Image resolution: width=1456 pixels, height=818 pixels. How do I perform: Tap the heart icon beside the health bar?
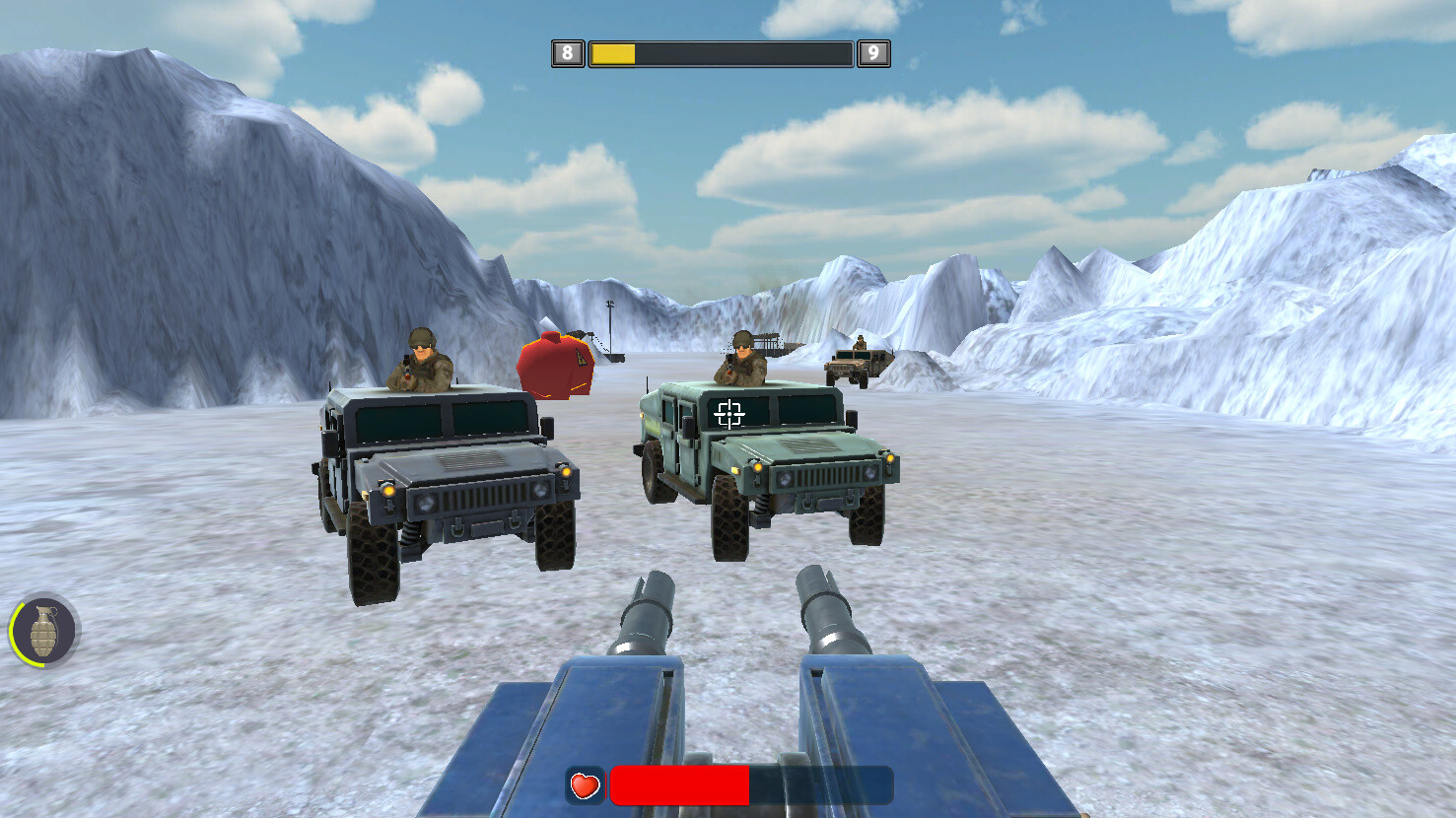tap(583, 786)
